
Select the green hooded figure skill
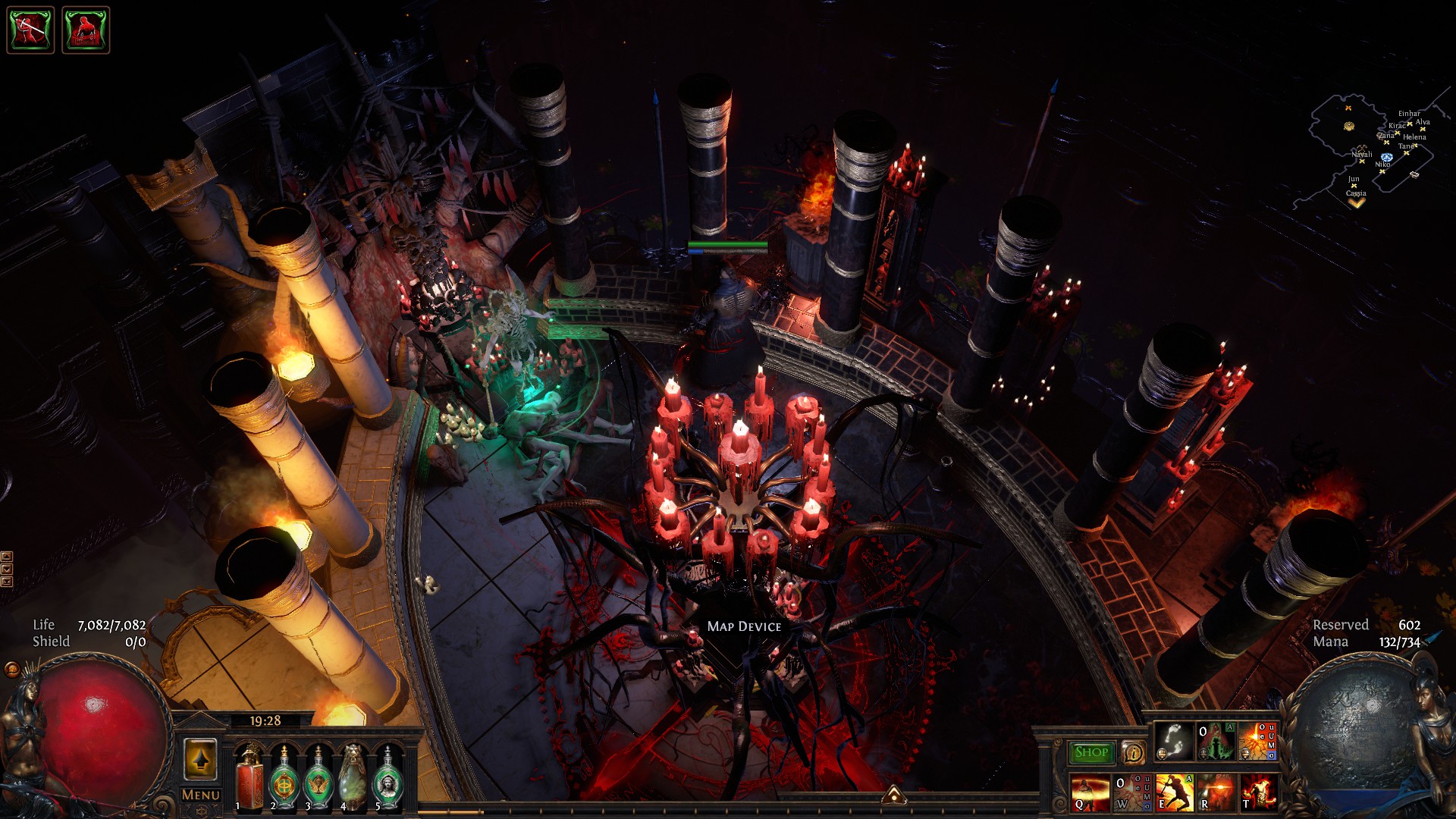click(x=1216, y=741)
